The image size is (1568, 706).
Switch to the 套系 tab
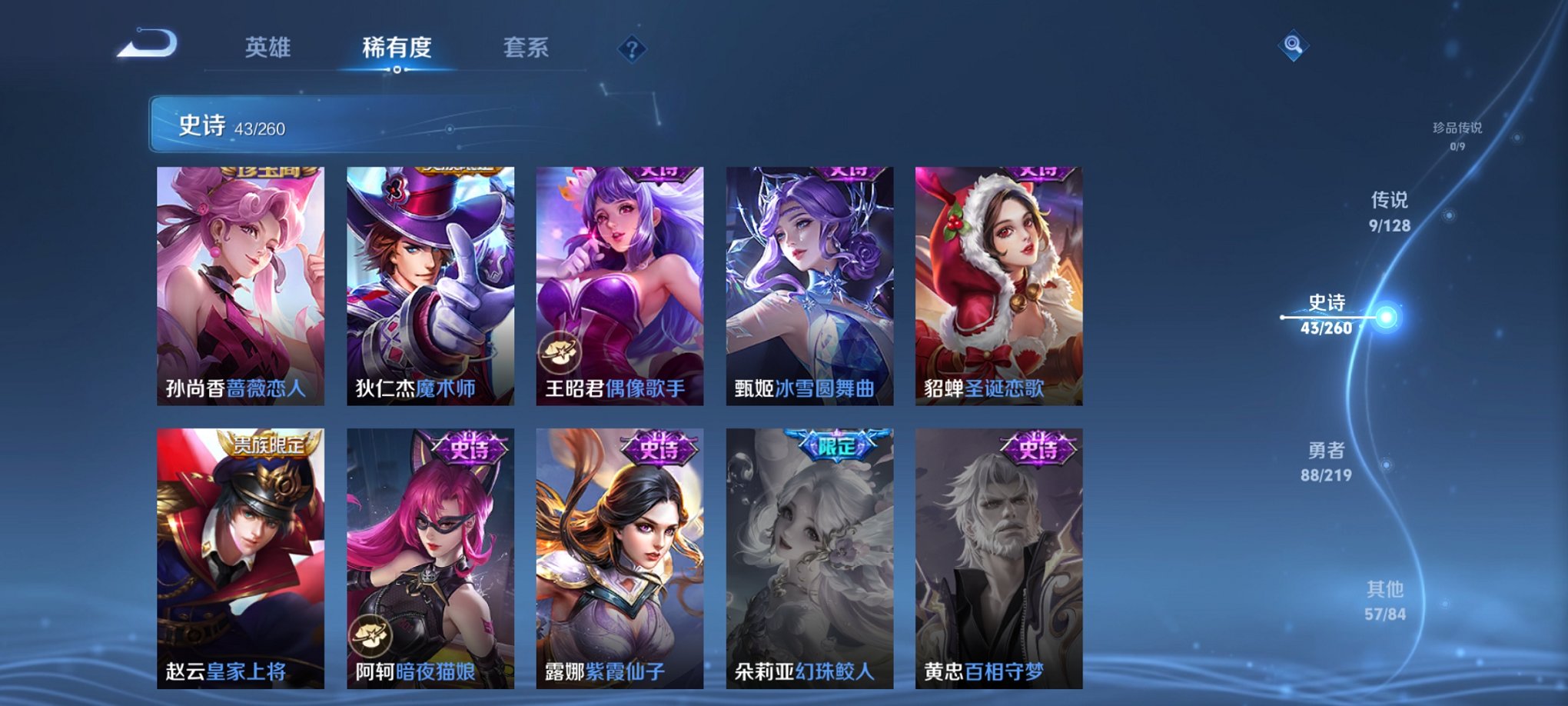pos(527,48)
